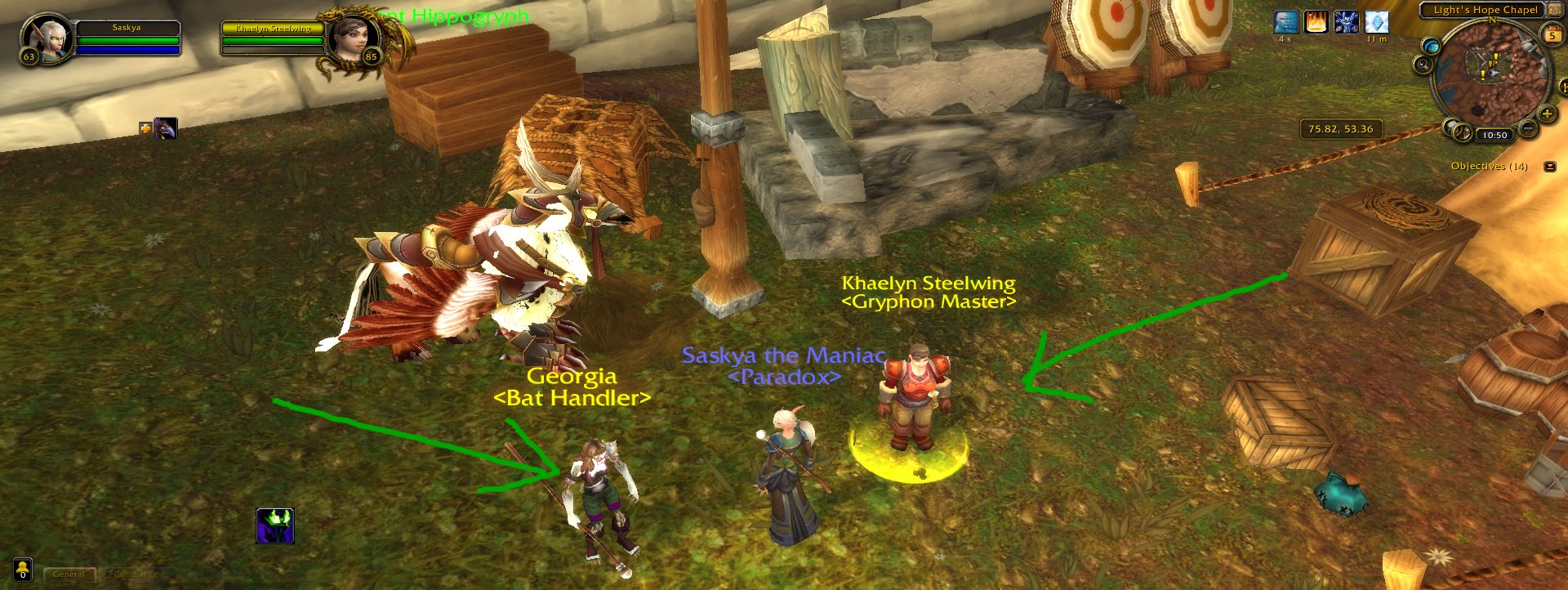Select the tracking magnifier icon beside the minimap
1568x590 pixels.
pyautogui.click(x=1423, y=65)
